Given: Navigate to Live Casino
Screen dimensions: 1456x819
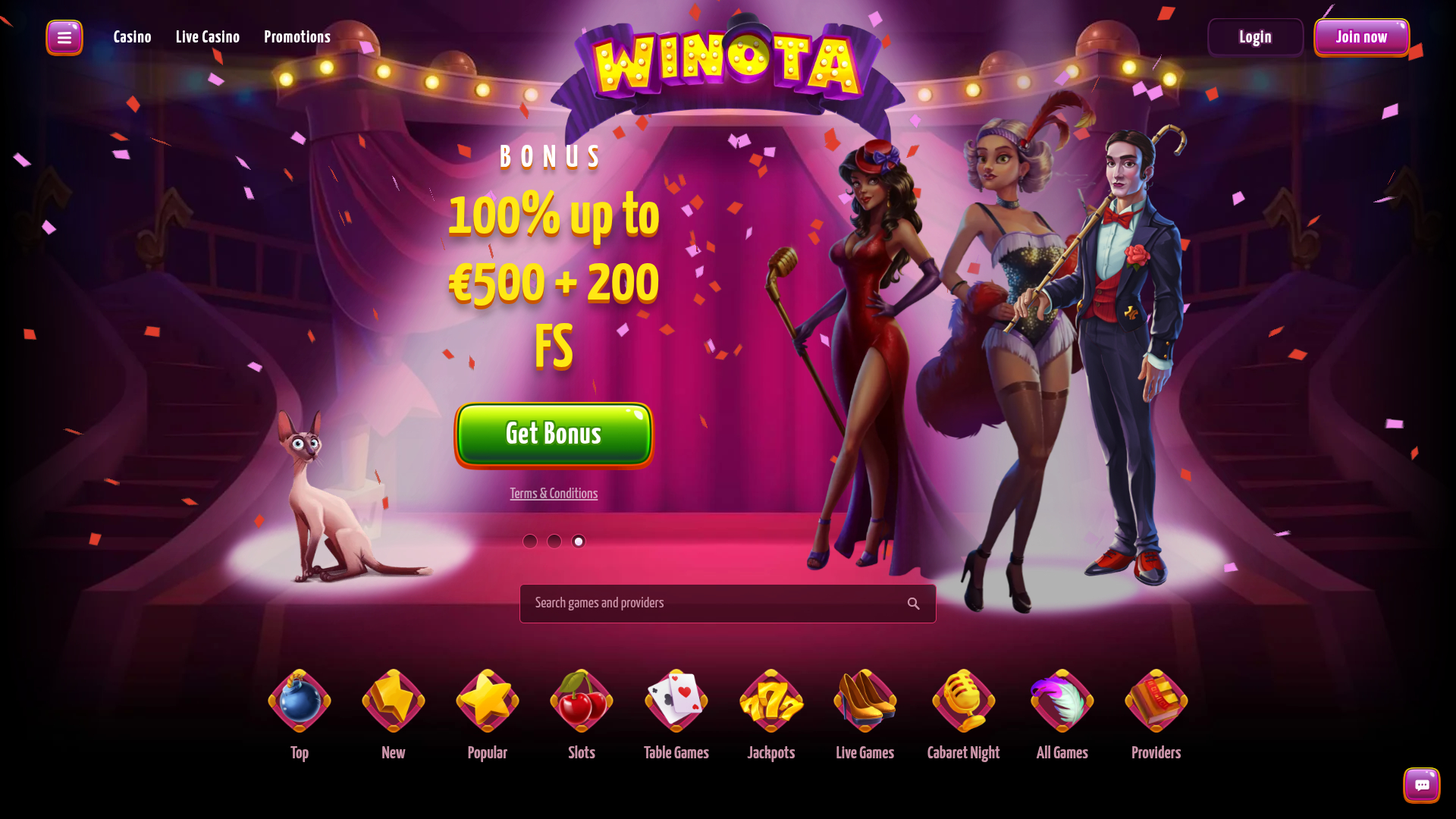Looking at the screenshot, I should (x=207, y=36).
